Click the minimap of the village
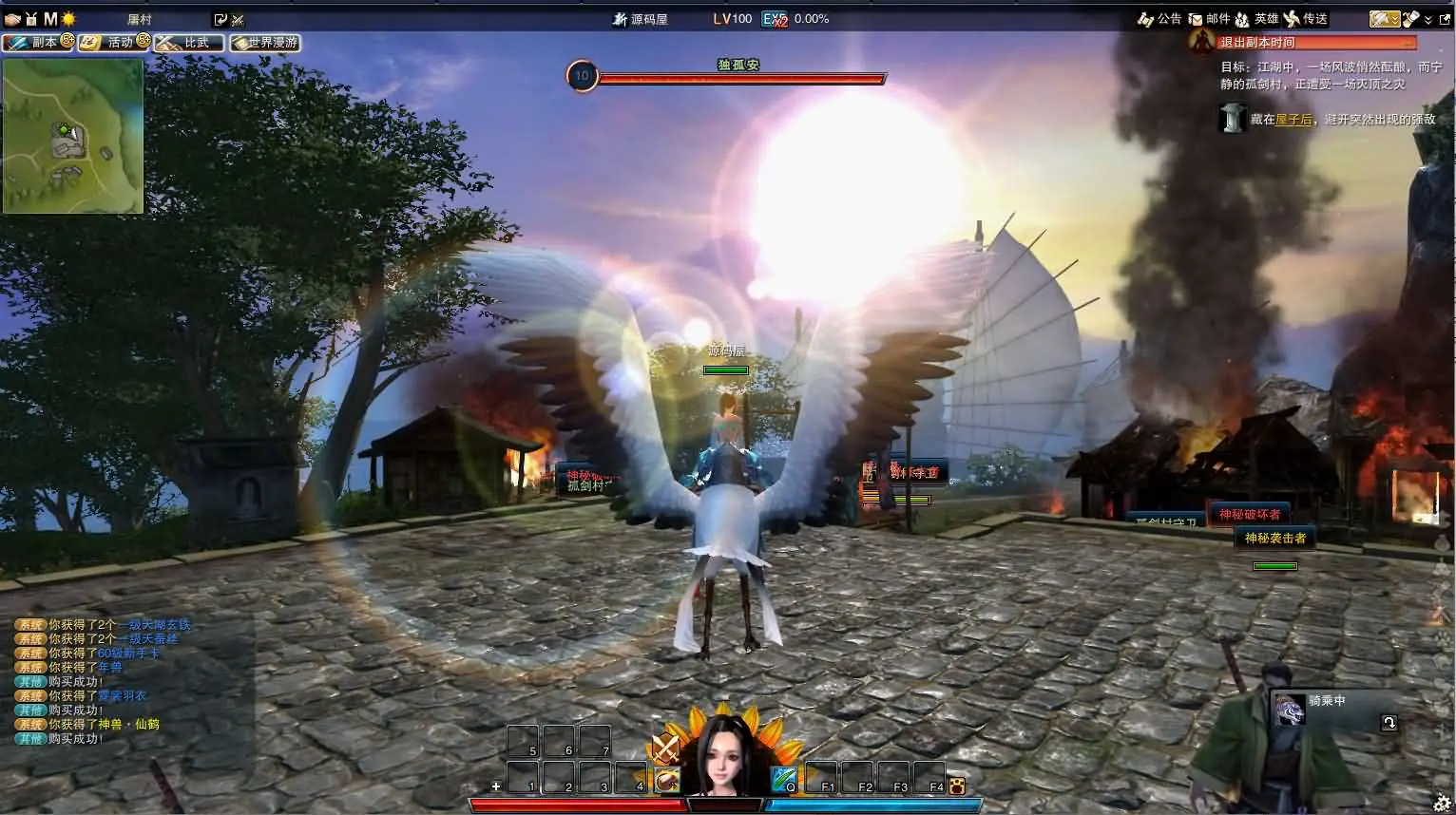Image resolution: width=1456 pixels, height=815 pixels. pyautogui.click(x=73, y=136)
